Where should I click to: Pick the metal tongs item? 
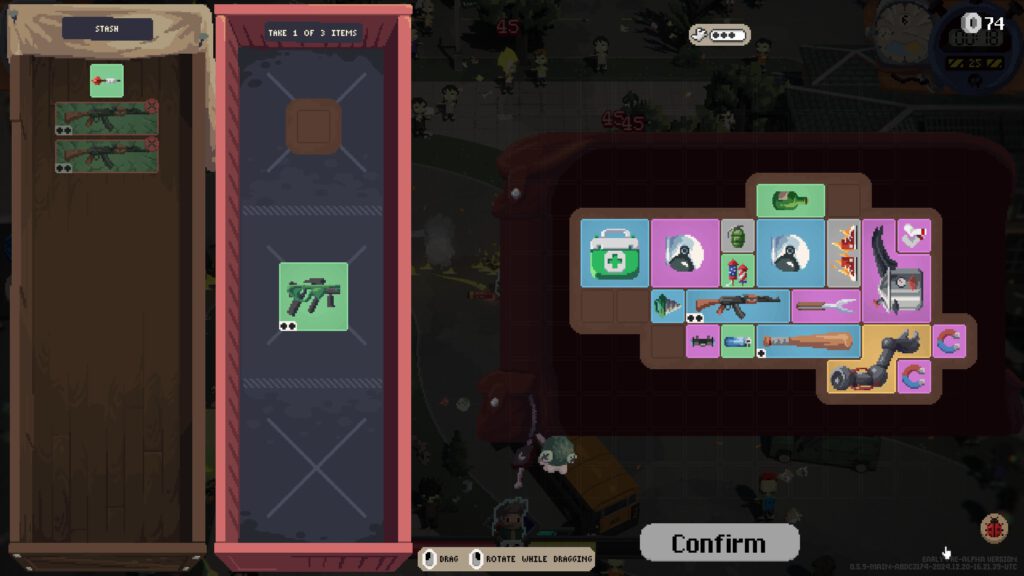coord(826,305)
